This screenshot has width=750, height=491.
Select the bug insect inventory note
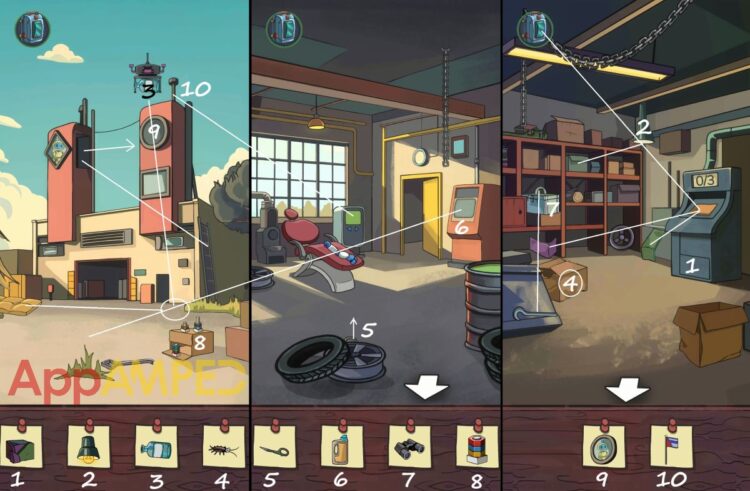point(219,444)
